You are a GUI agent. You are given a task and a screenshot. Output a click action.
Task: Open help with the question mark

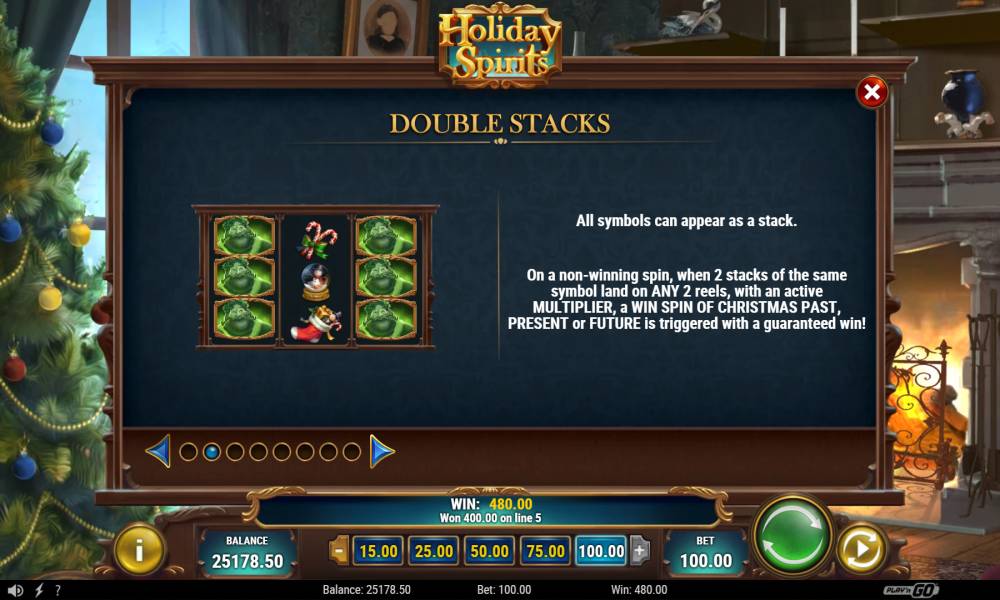tap(58, 590)
